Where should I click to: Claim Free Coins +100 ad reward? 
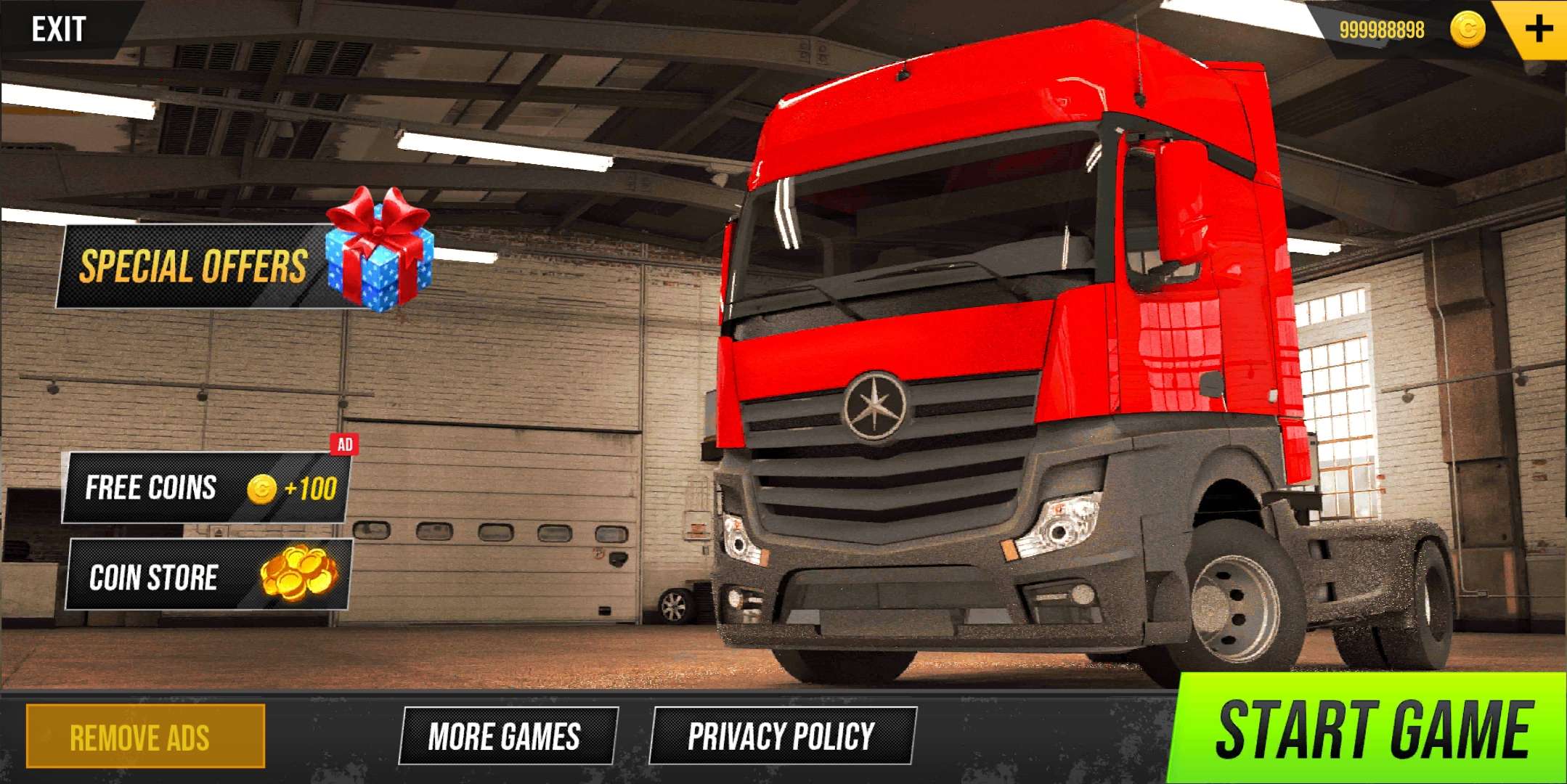[206, 488]
